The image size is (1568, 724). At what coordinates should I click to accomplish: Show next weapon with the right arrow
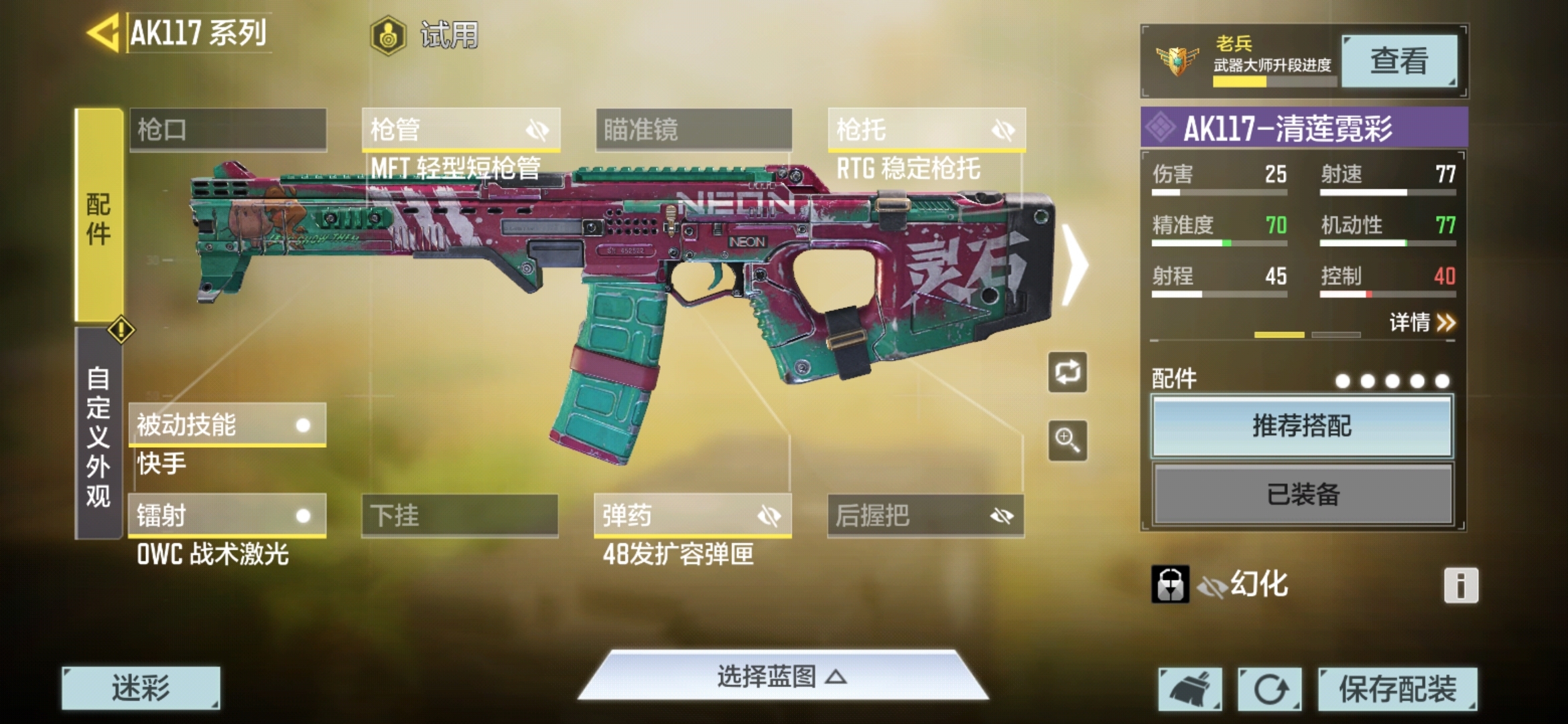click(x=1075, y=265)
